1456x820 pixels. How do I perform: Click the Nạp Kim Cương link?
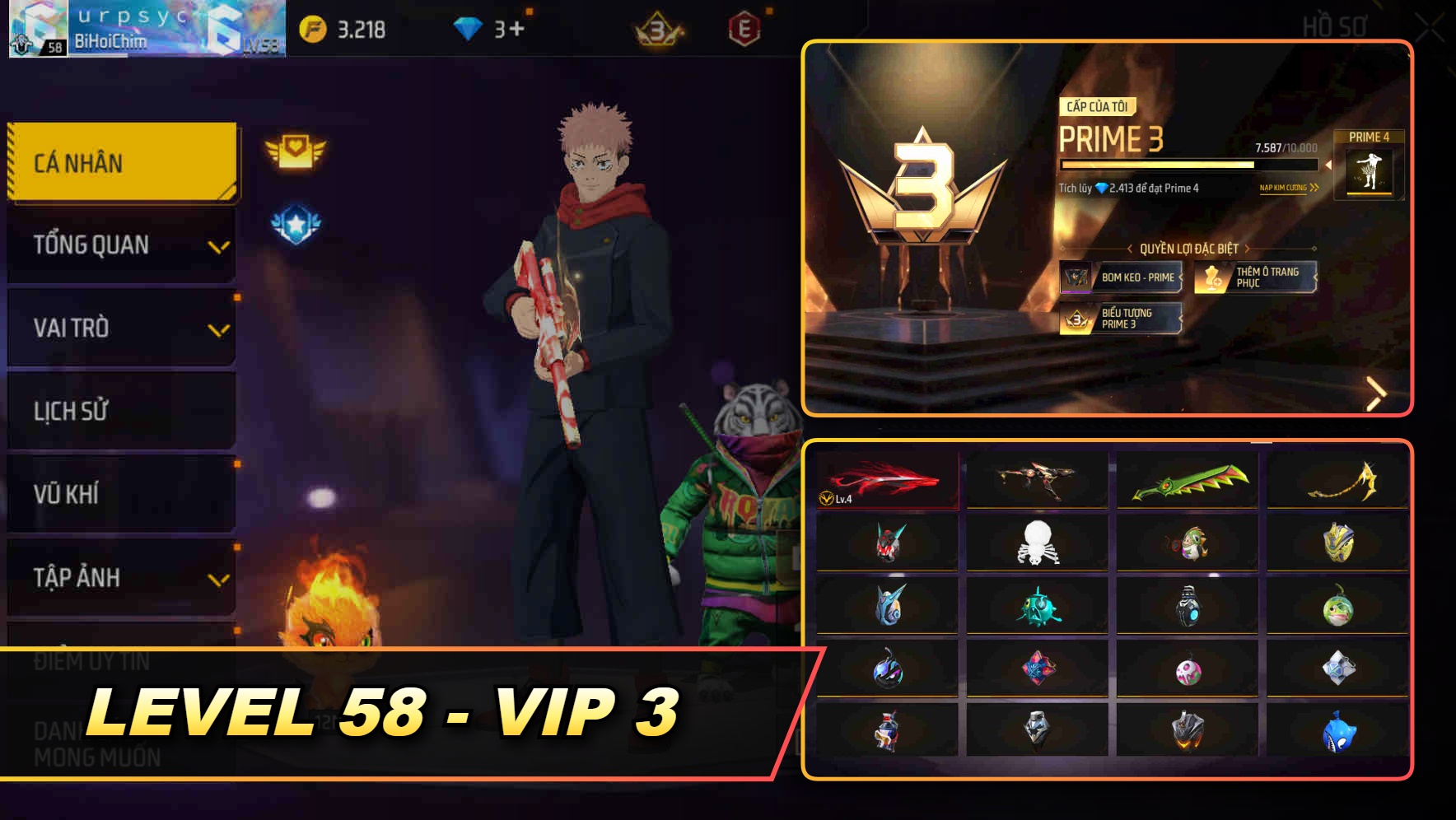pos(1286,189)
